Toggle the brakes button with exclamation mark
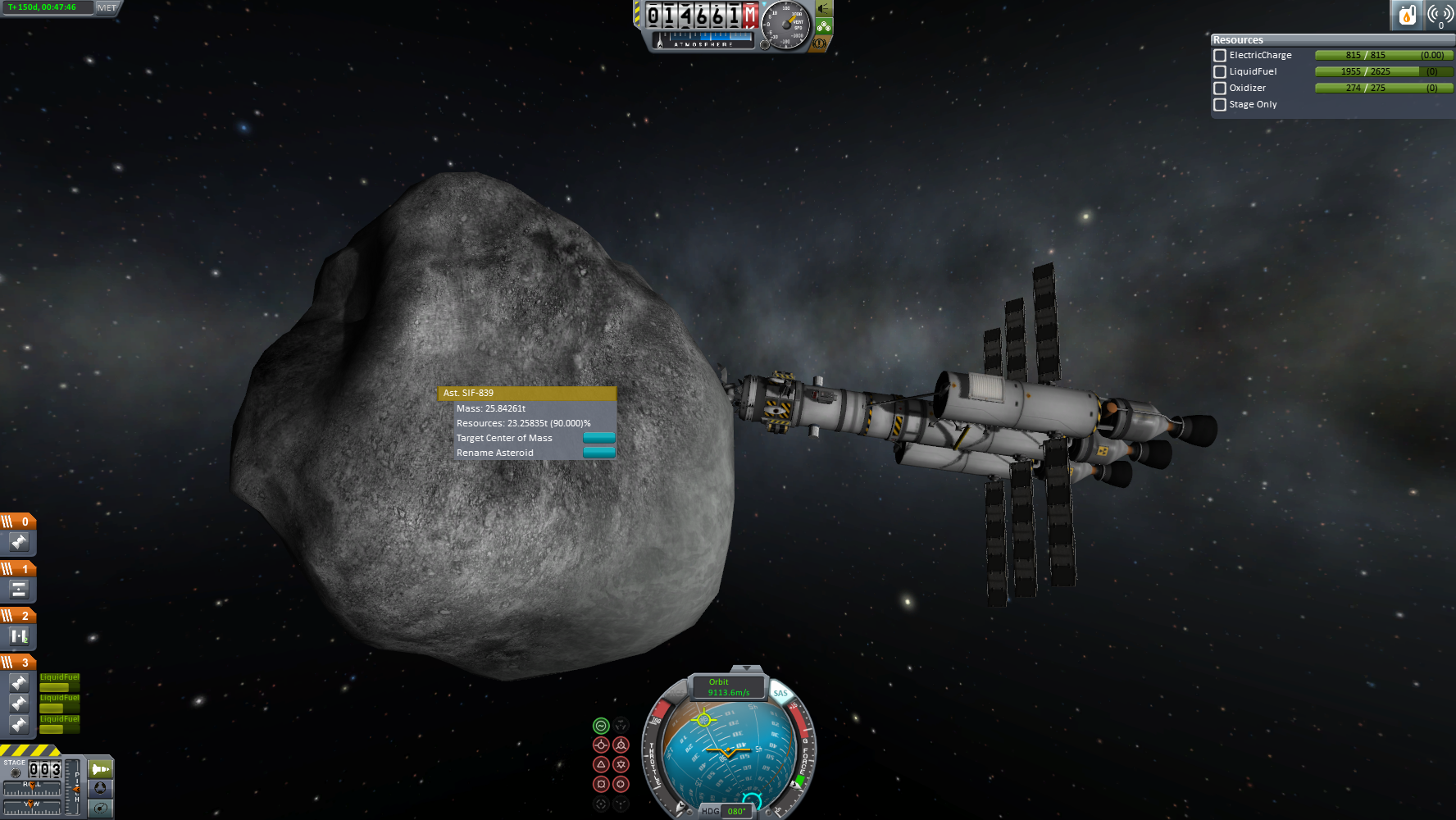 click(819, 43)
